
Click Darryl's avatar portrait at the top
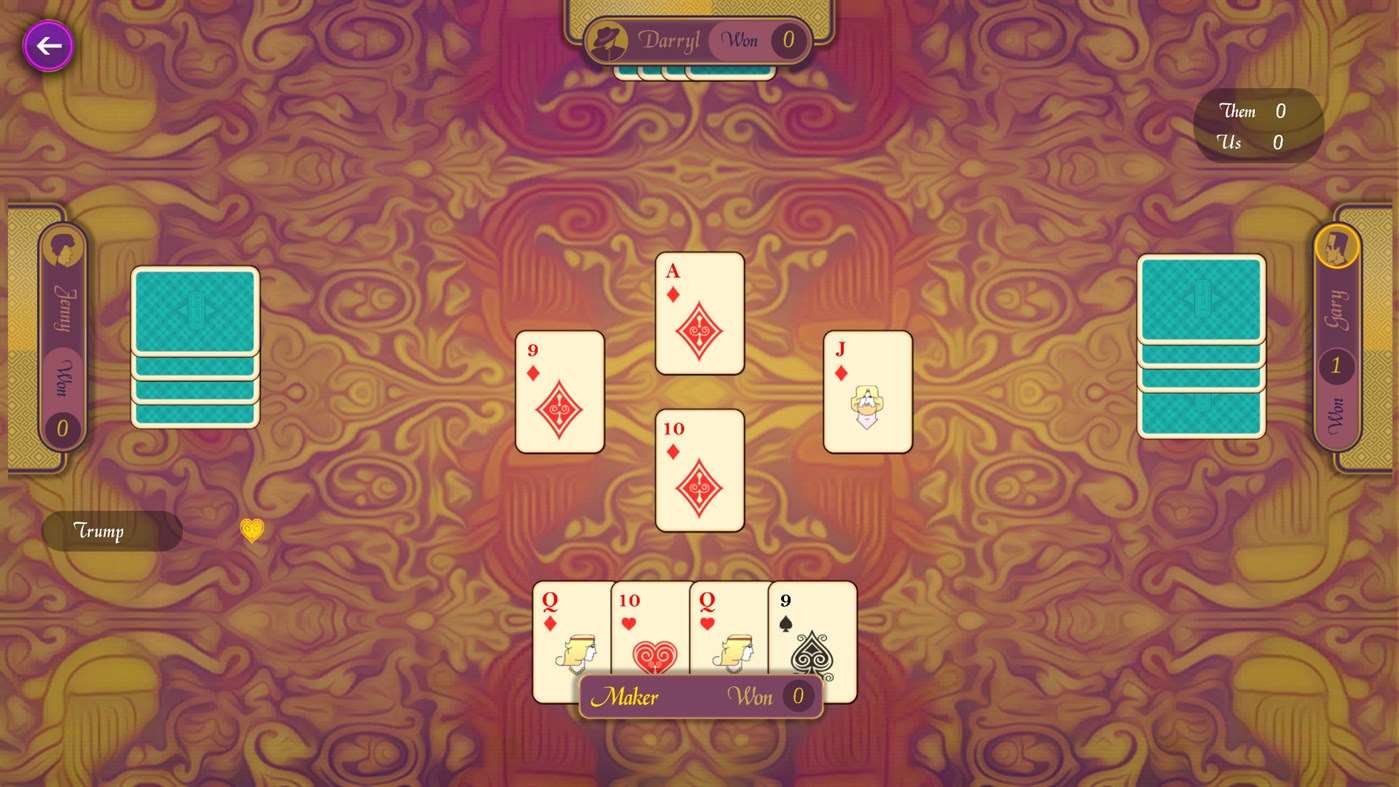(x=610, y=40)
